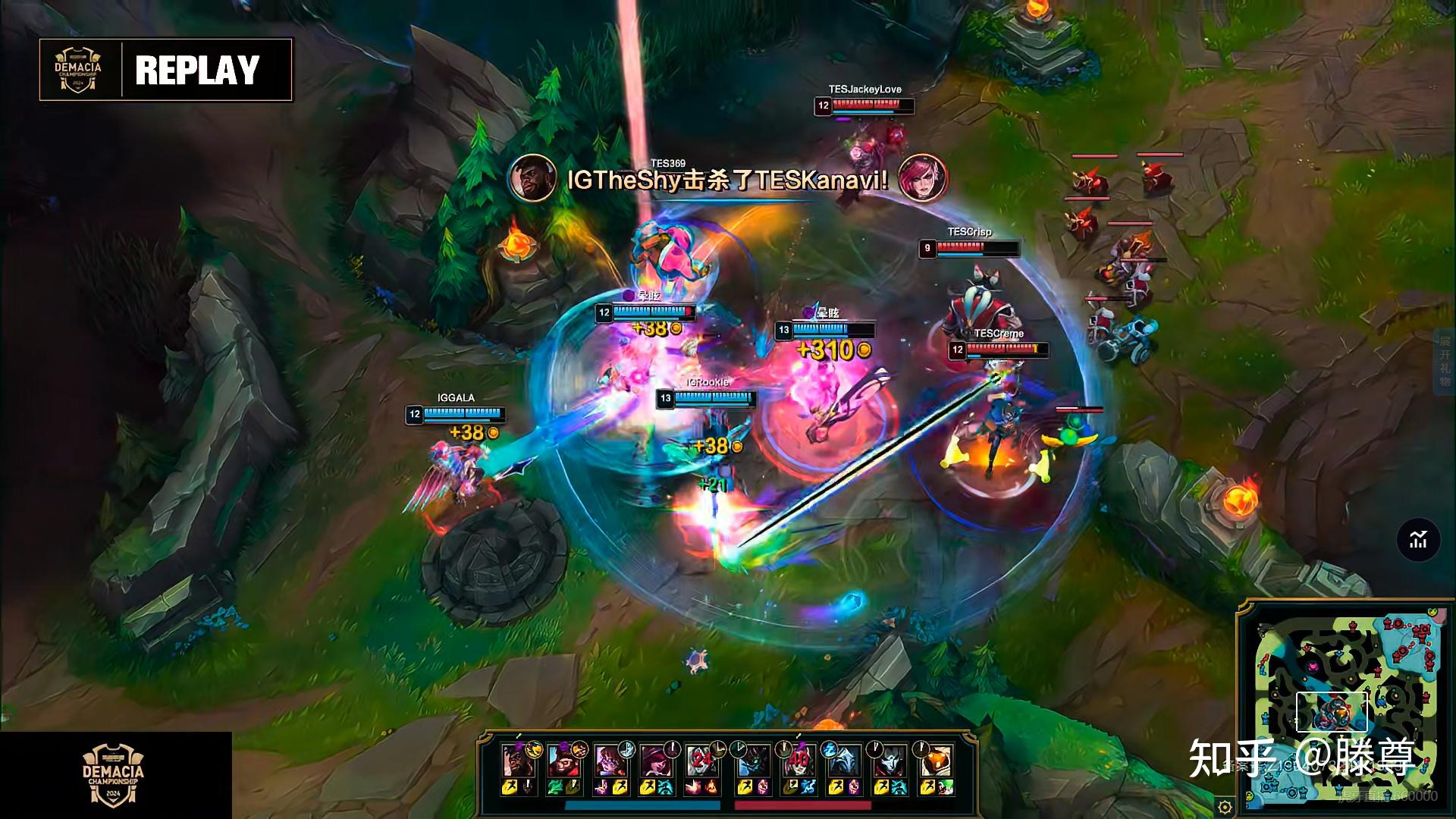Expand the 展开礼物 gift panel tab
This screenshot has height=819, width=1456.
coord(1445,362)
